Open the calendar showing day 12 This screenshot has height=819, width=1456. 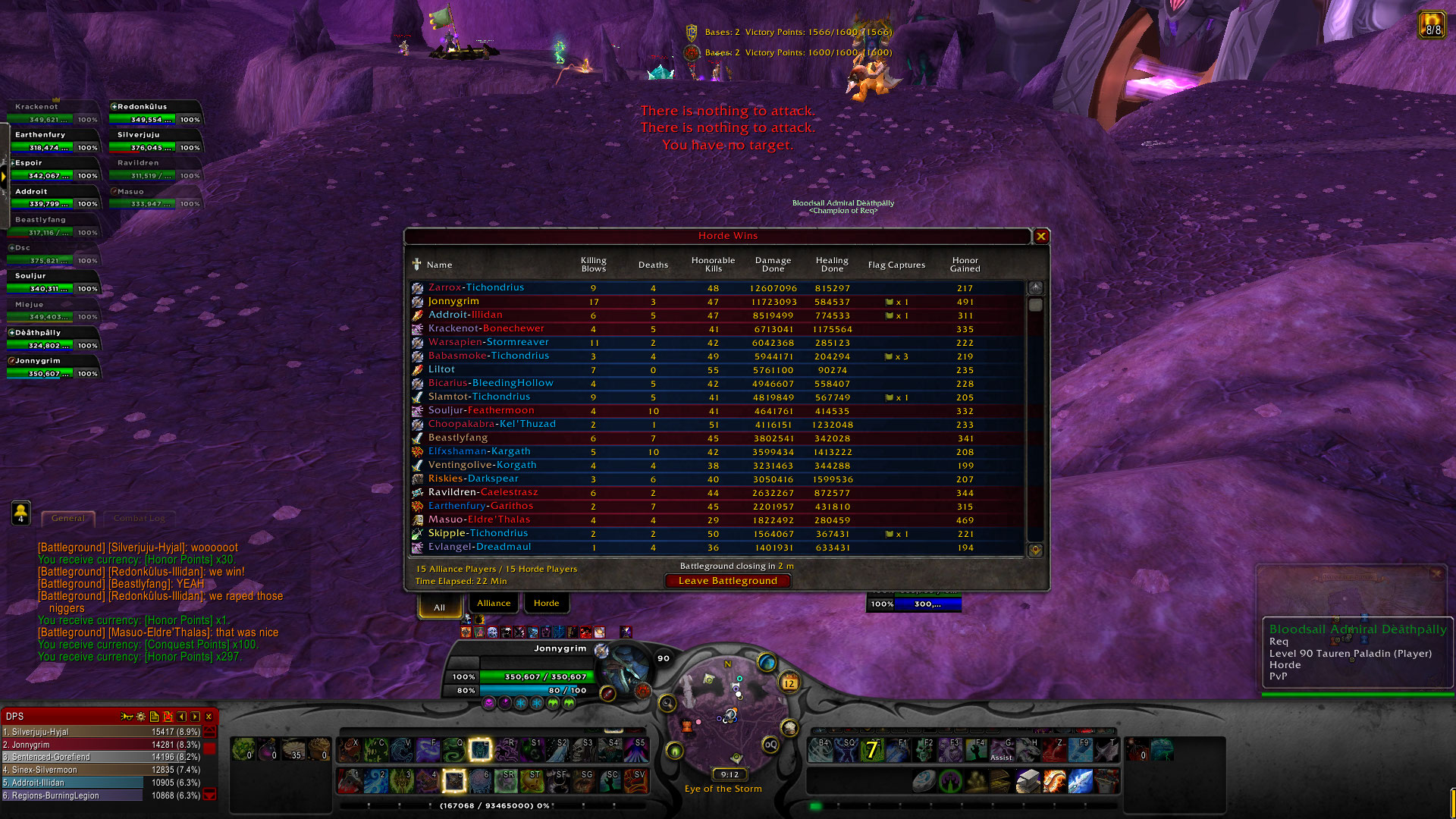(789, 683)
